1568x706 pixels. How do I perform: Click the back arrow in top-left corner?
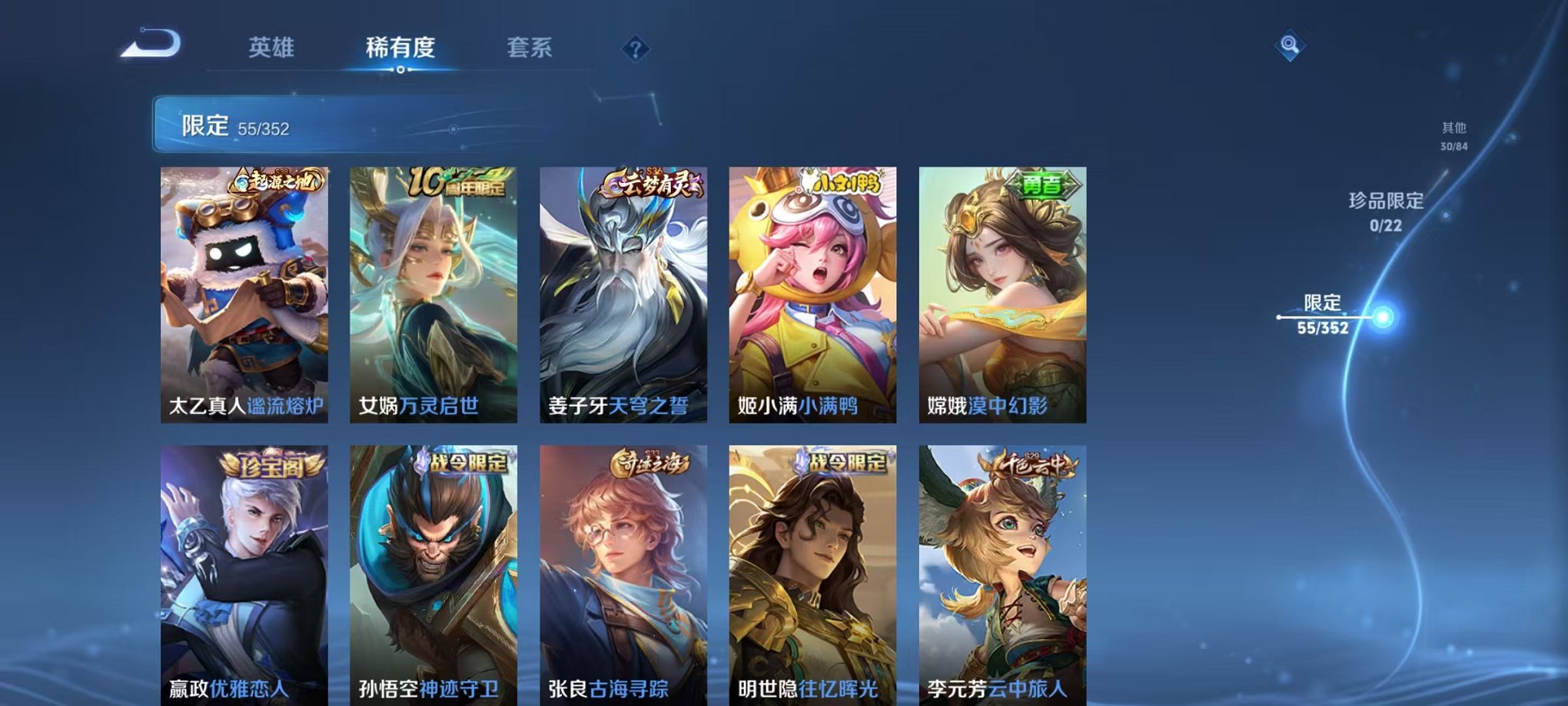tap(151, 48)
